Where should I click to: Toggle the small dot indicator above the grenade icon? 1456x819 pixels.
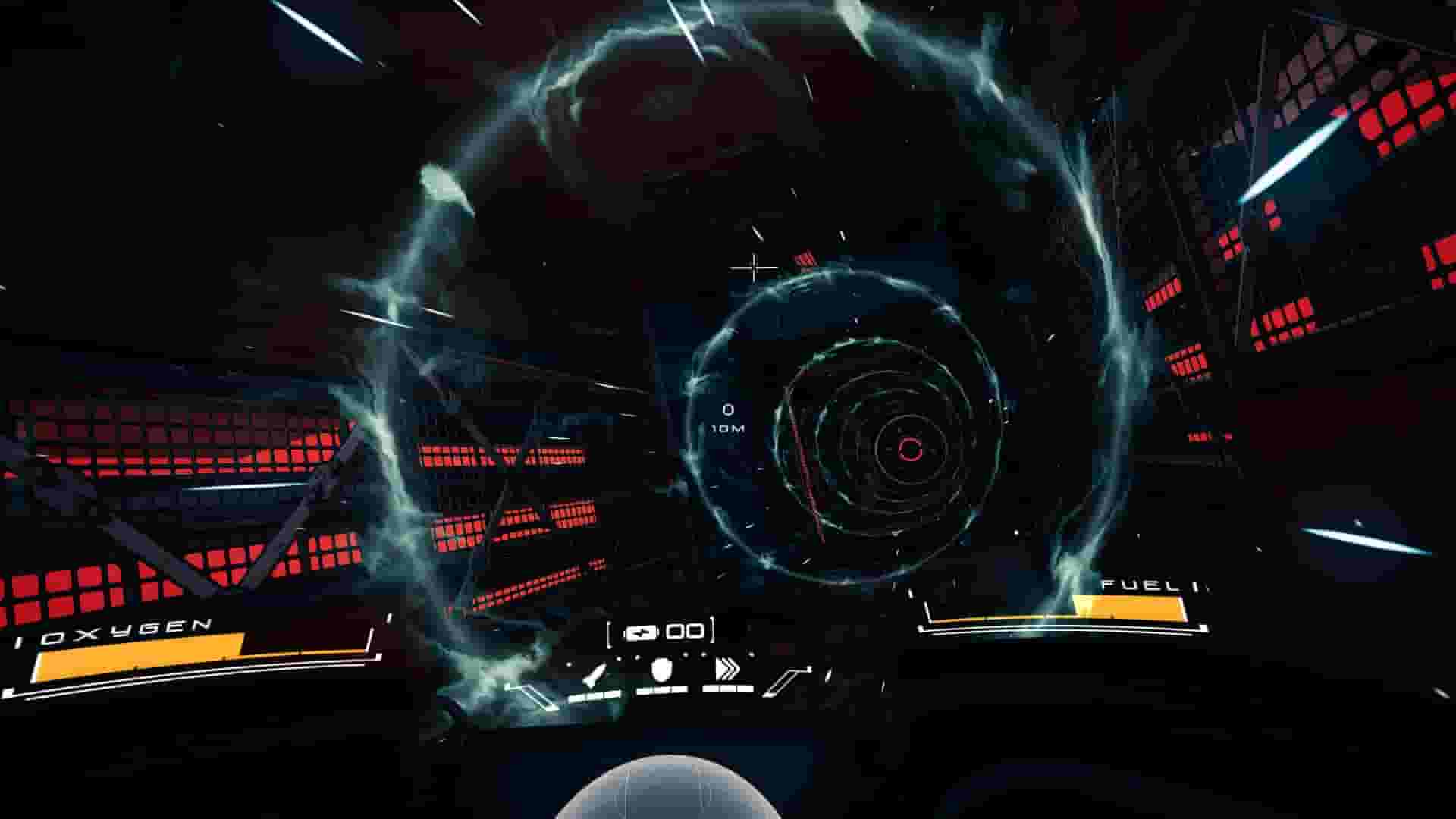686,655
